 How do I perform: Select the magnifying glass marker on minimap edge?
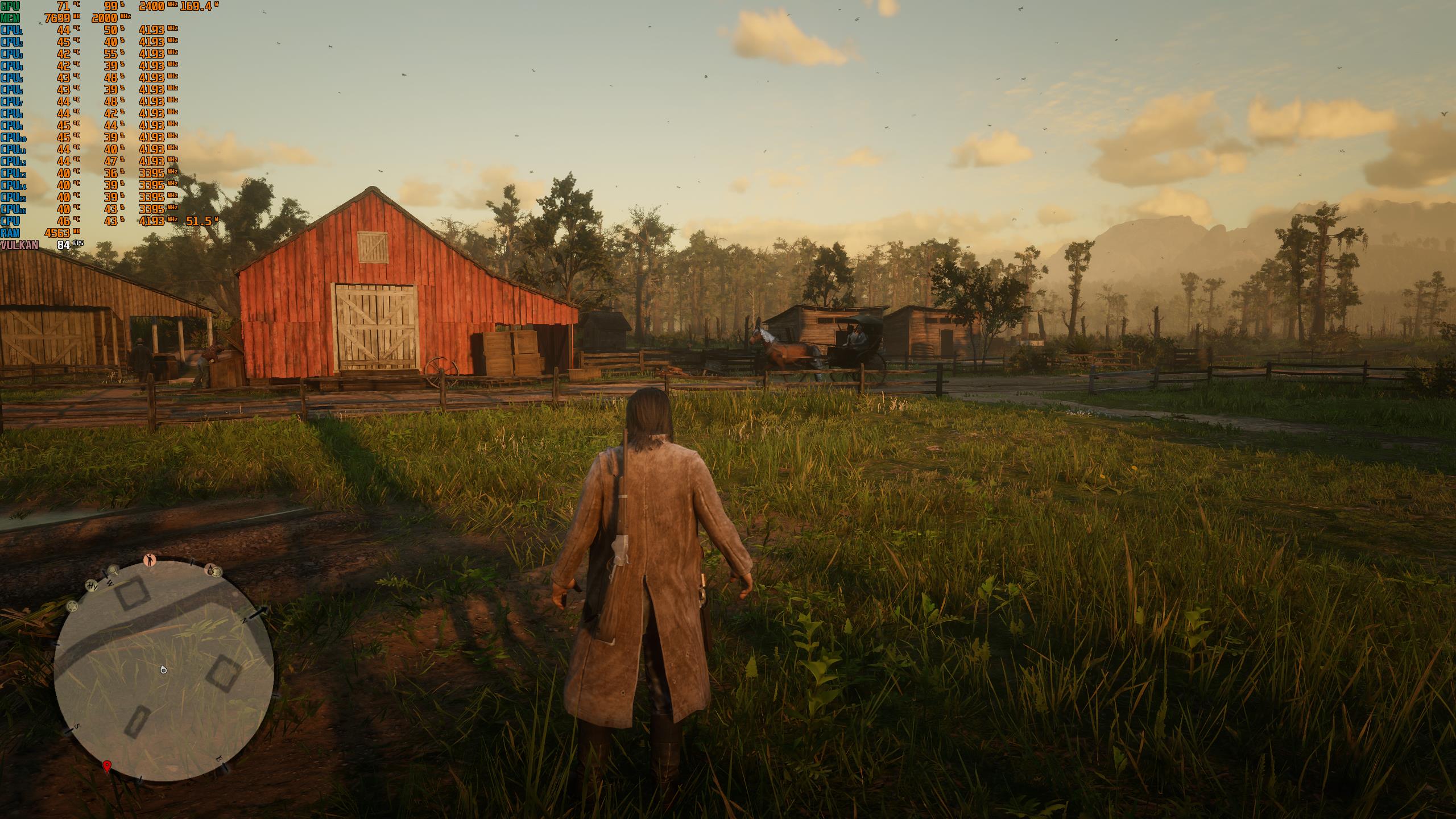113,569
